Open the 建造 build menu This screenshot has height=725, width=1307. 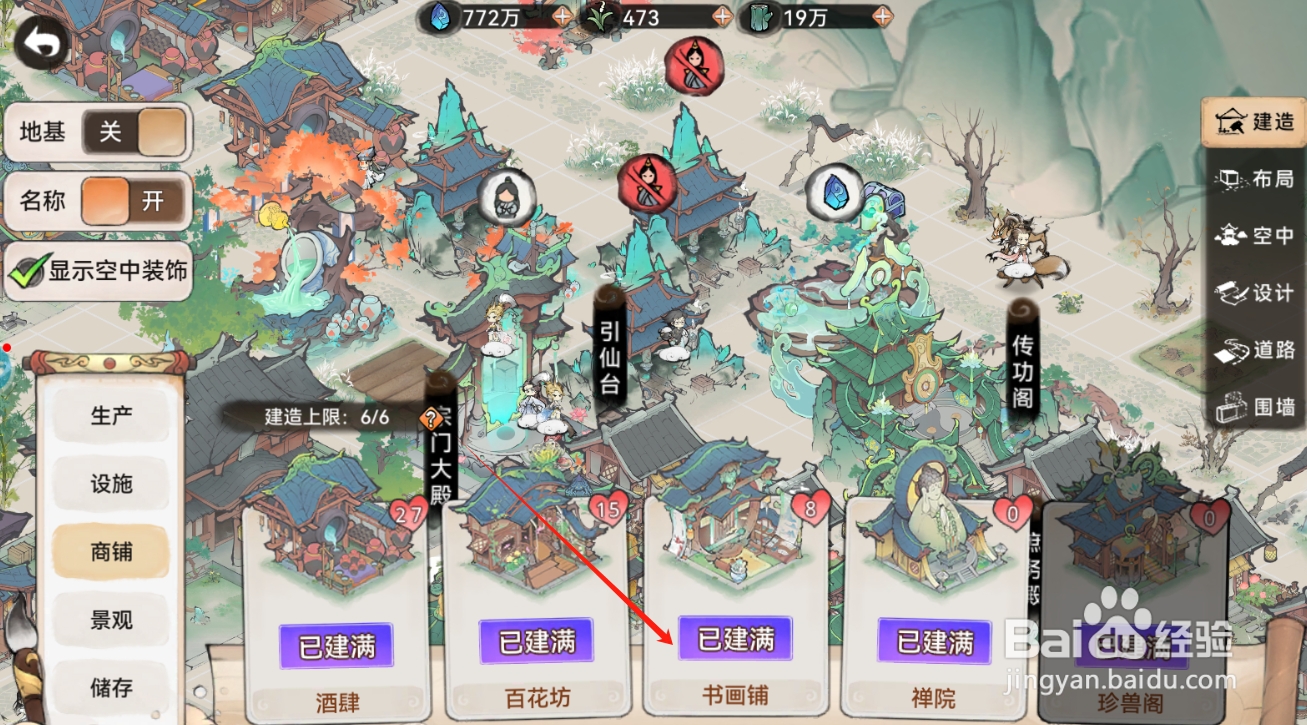1253,122
